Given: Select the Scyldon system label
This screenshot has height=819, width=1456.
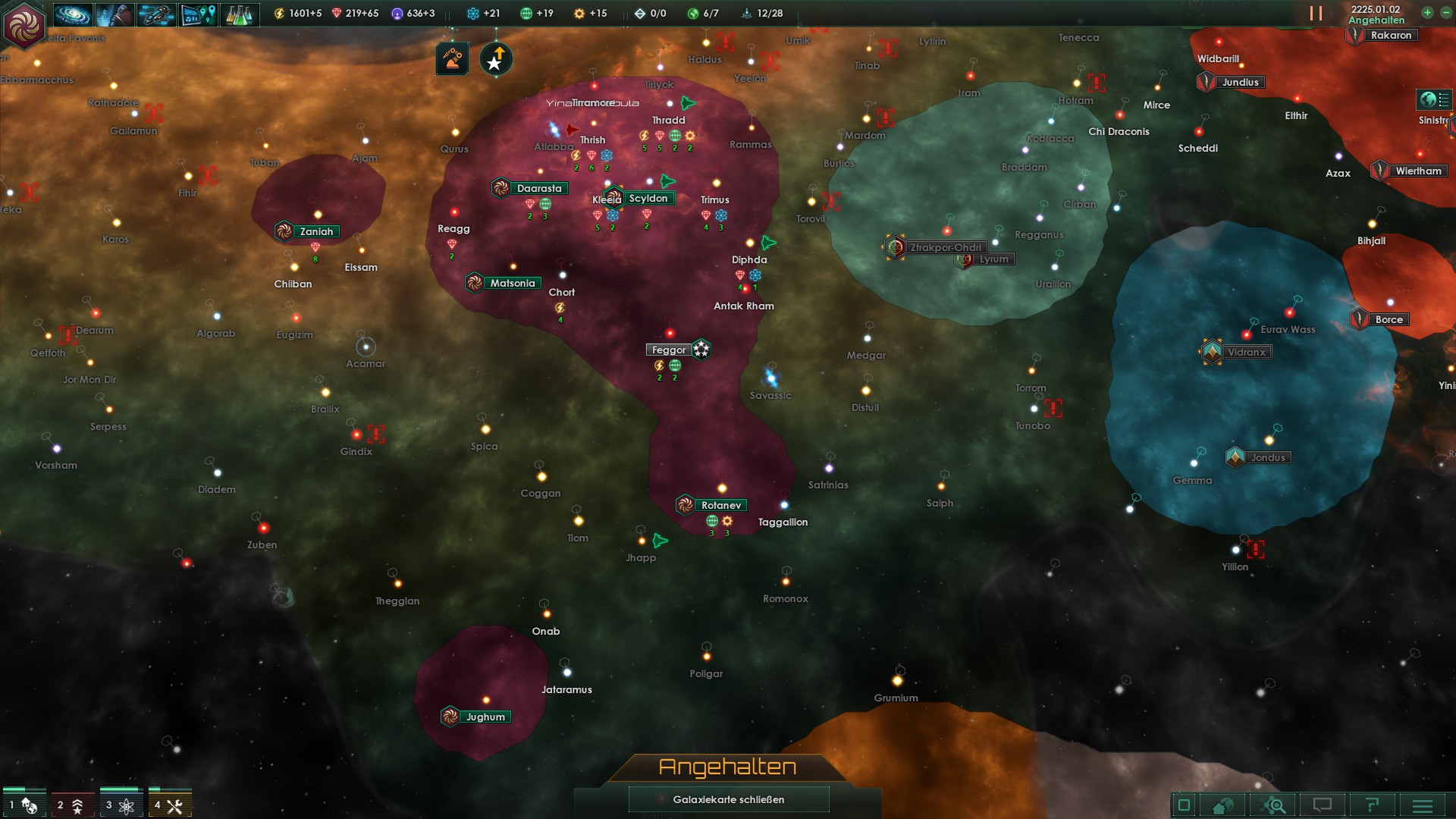Looking at the screenshot, I should 648,199.
